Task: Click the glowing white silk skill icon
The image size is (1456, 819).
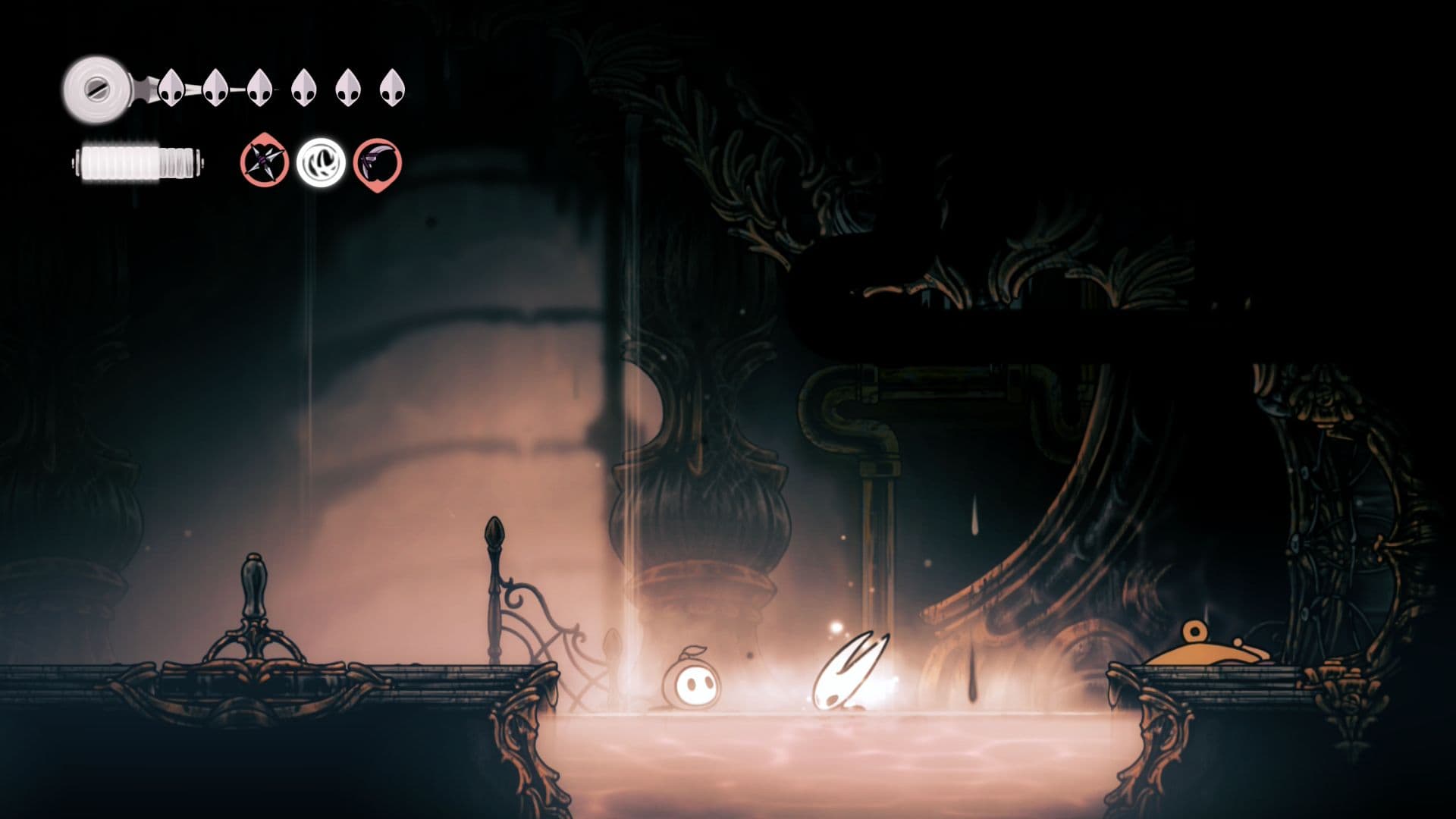Action: [322, 163]
